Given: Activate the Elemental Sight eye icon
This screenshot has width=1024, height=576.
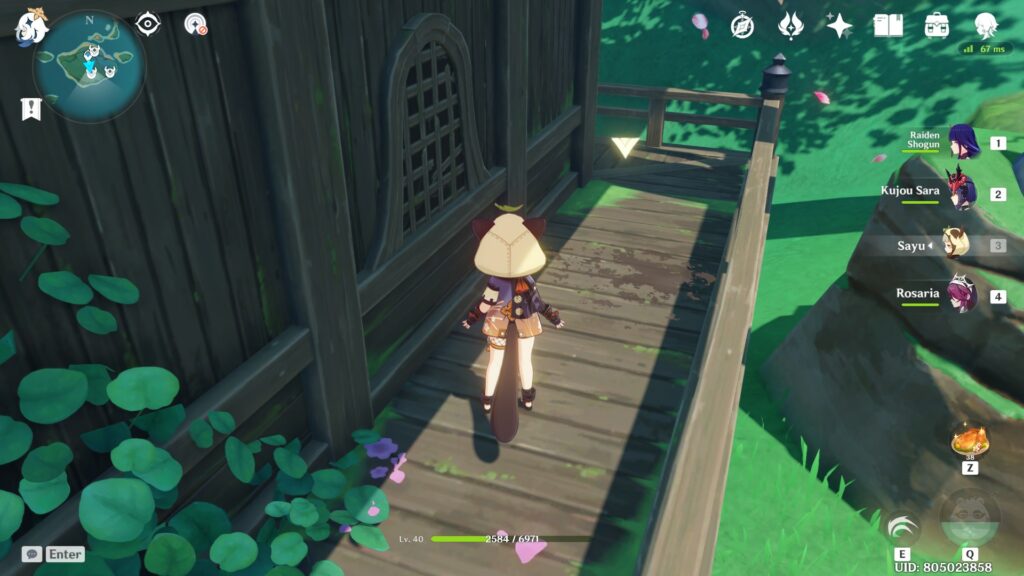Looking at the screenshot, I should tap(148, 24).
